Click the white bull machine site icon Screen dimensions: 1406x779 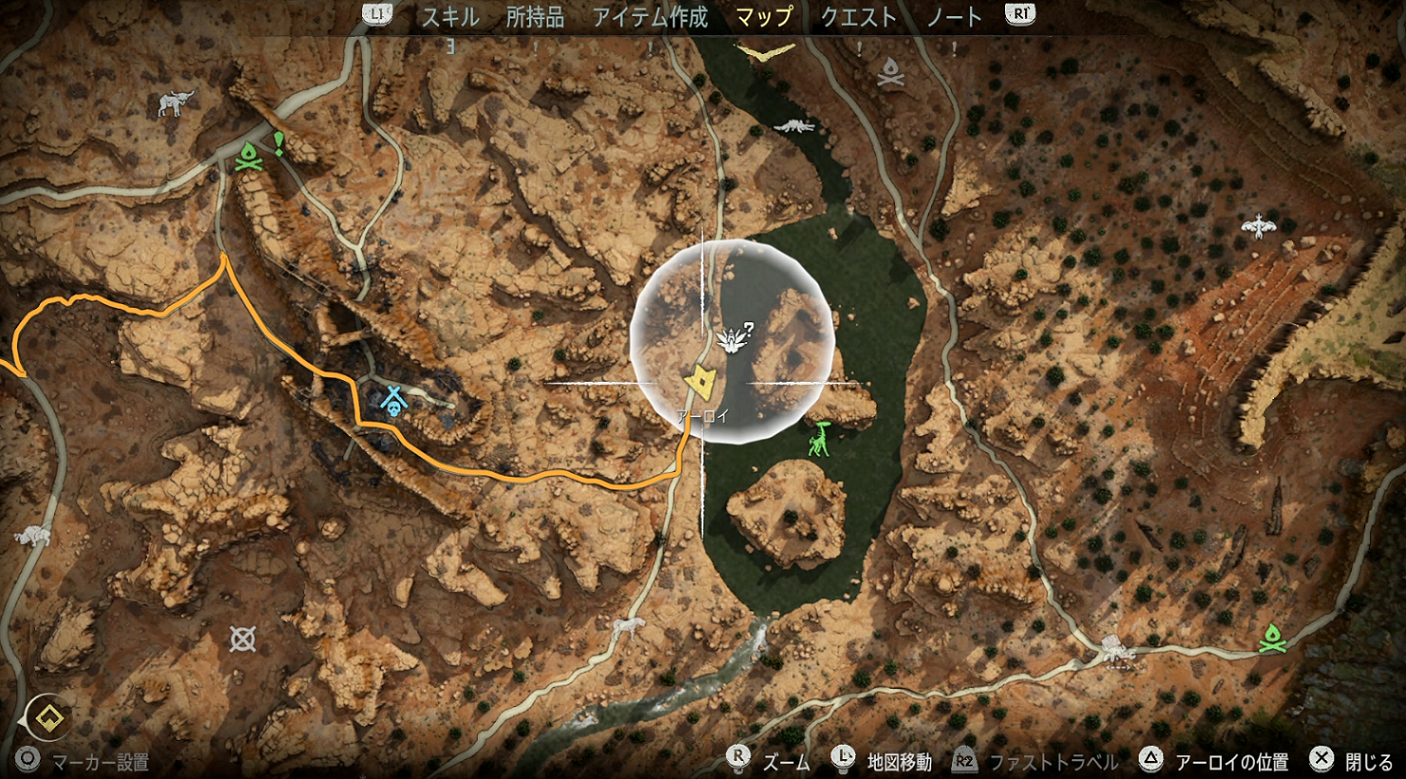(176, 102)
